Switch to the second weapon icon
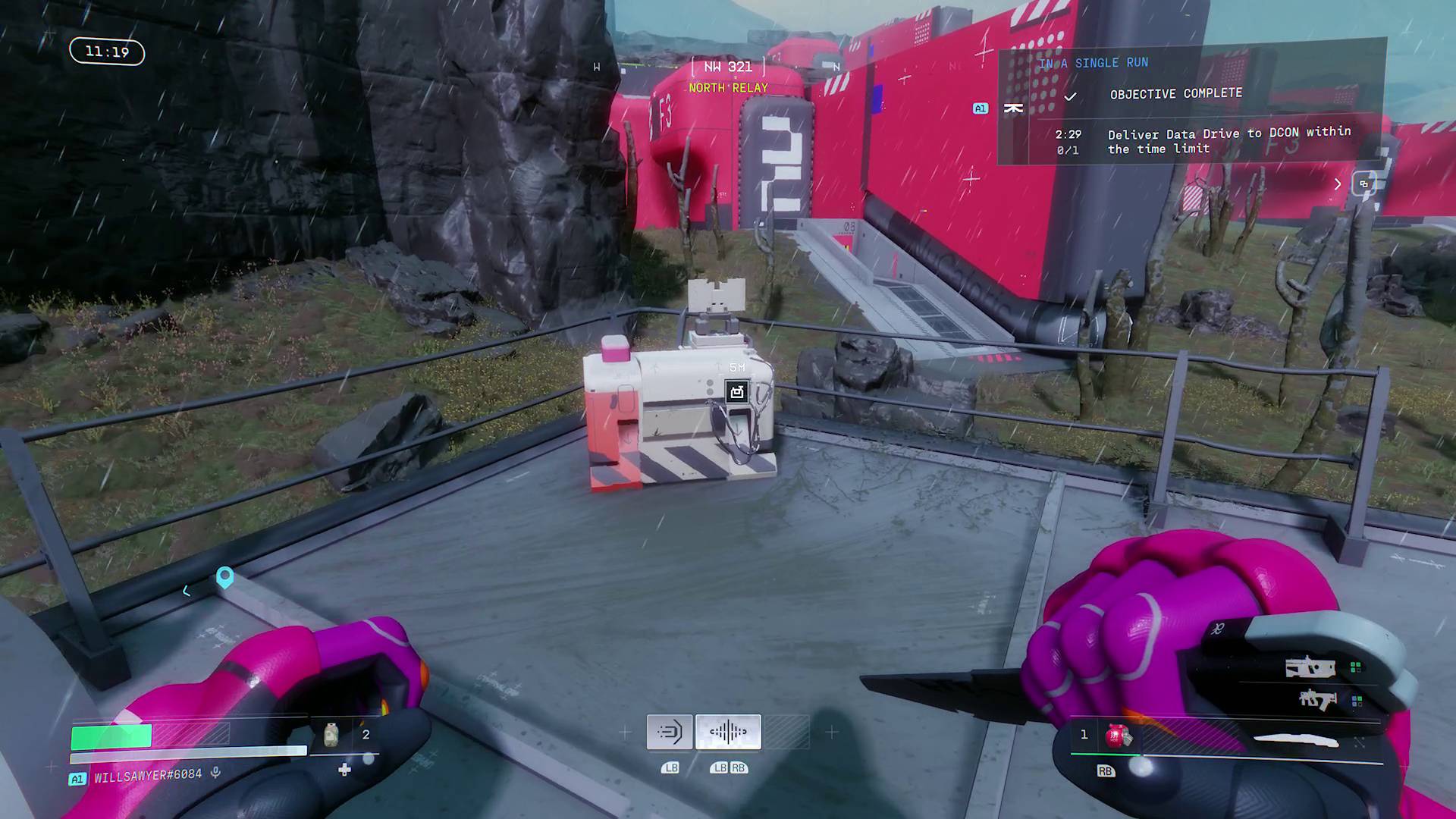The width and height of the screenshot is (1456, 819). coord(1317,700)
